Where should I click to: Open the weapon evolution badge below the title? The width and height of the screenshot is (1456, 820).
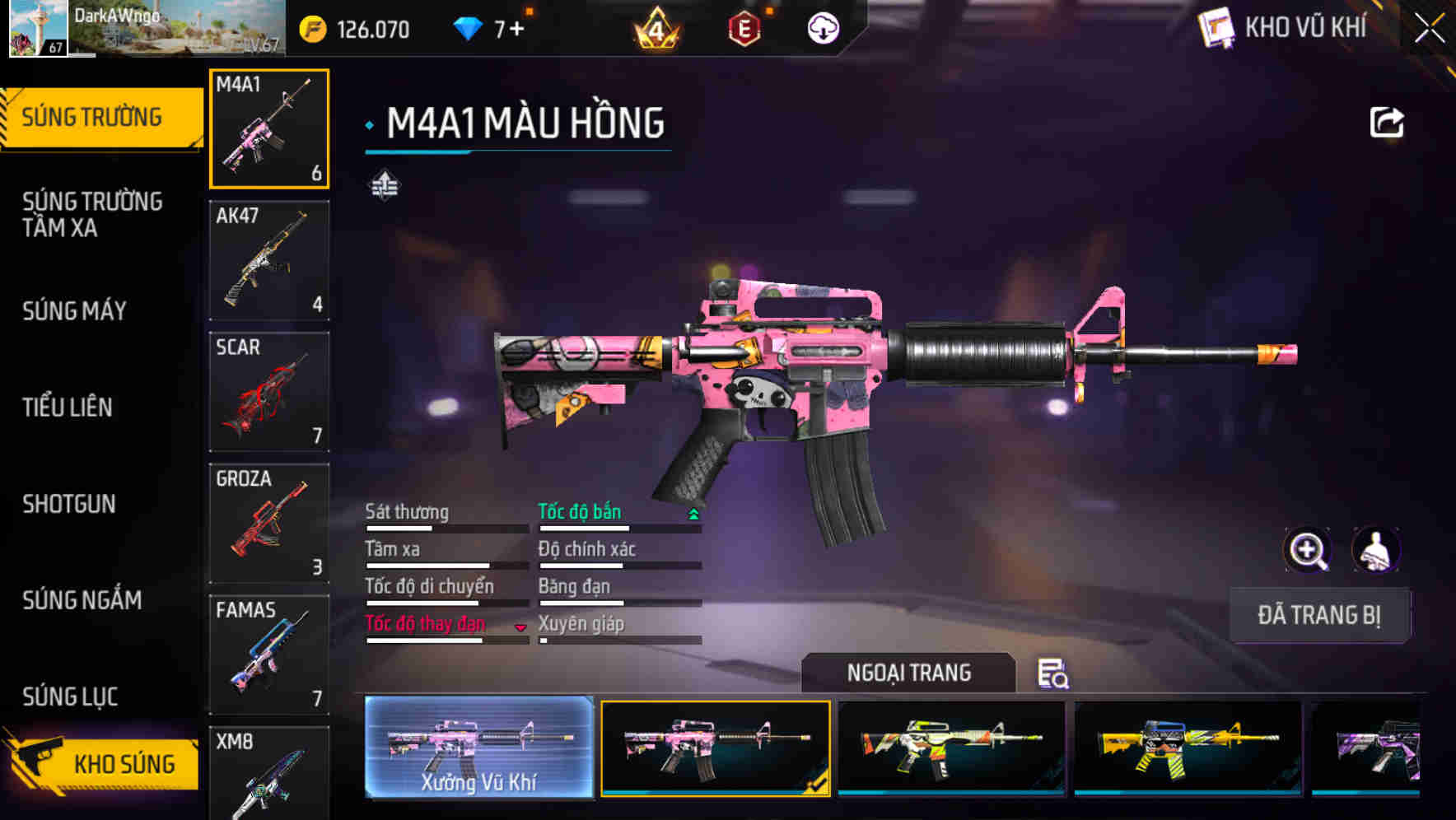pyautogui.click(x=384, y=184)
